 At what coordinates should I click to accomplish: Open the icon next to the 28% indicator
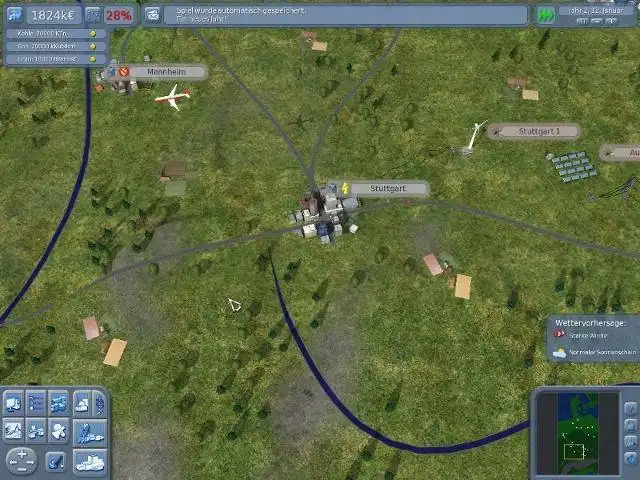[x=92, y=15]
